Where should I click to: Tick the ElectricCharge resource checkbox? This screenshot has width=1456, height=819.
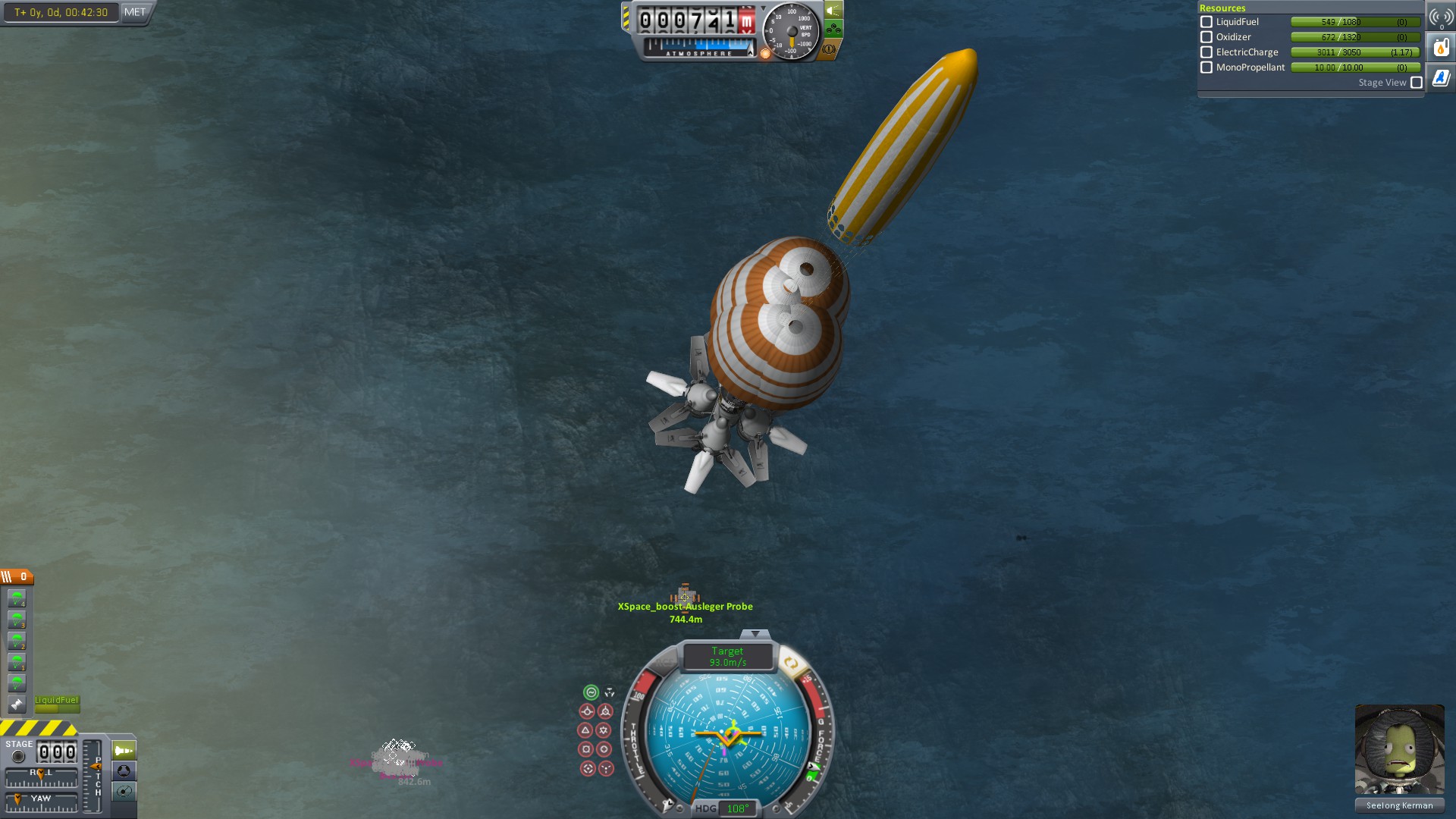click(x=1207, y=52)
